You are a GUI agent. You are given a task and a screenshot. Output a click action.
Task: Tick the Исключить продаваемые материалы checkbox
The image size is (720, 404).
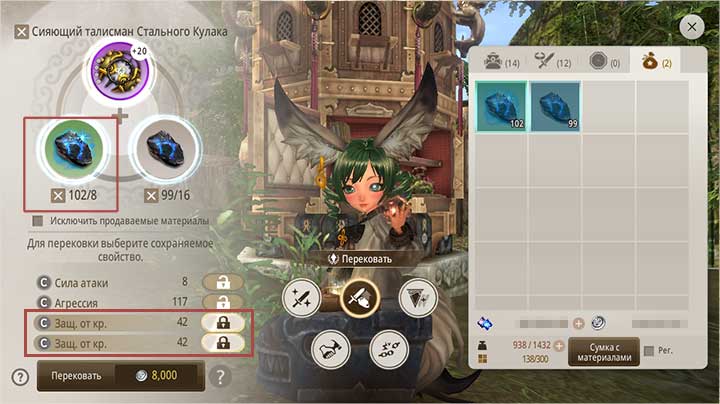point(38,220)
